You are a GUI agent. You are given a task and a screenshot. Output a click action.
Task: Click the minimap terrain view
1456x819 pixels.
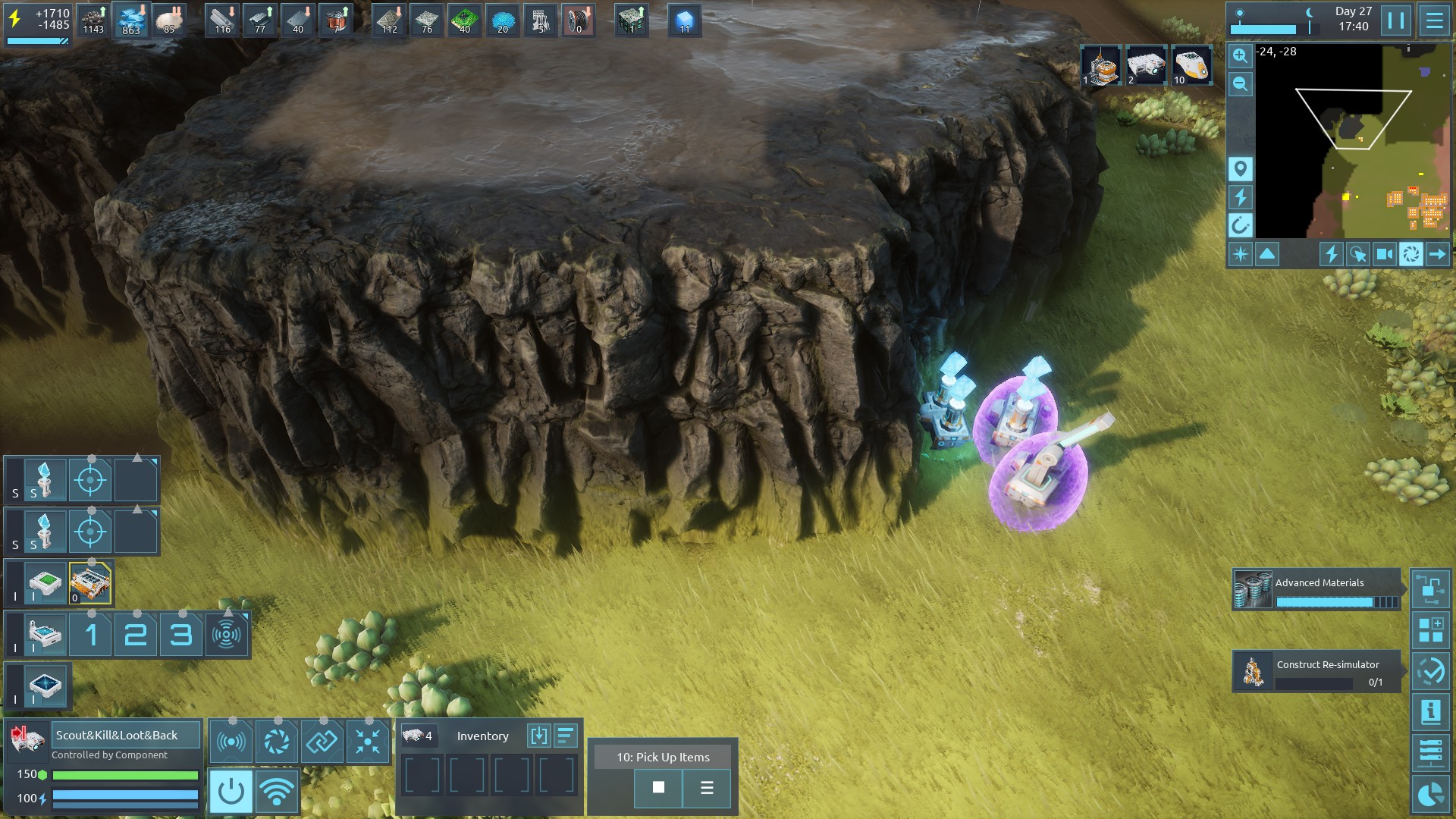(x=1354, y=140)
